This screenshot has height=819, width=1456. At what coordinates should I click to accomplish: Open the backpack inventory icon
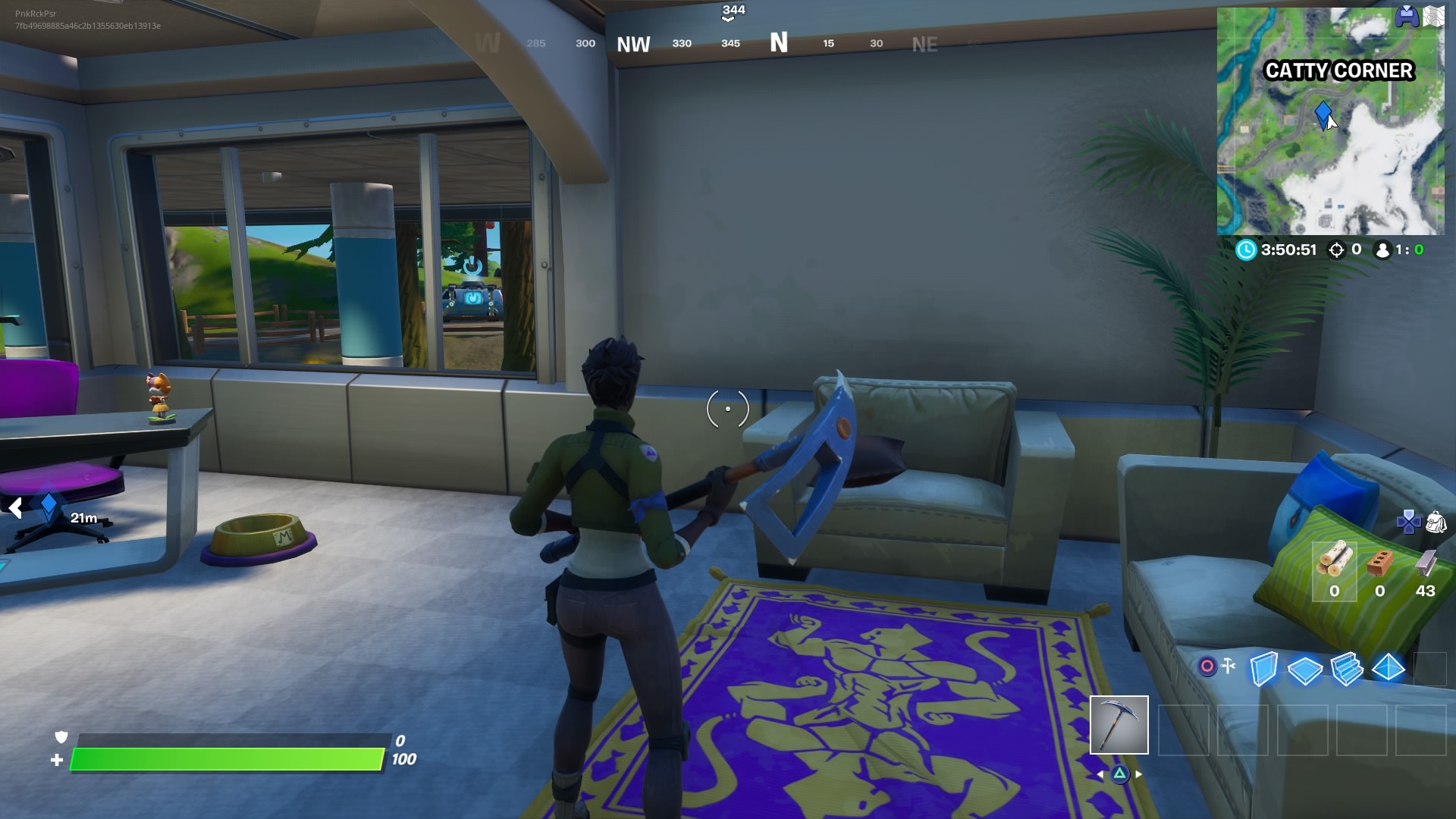(1436, 522)
